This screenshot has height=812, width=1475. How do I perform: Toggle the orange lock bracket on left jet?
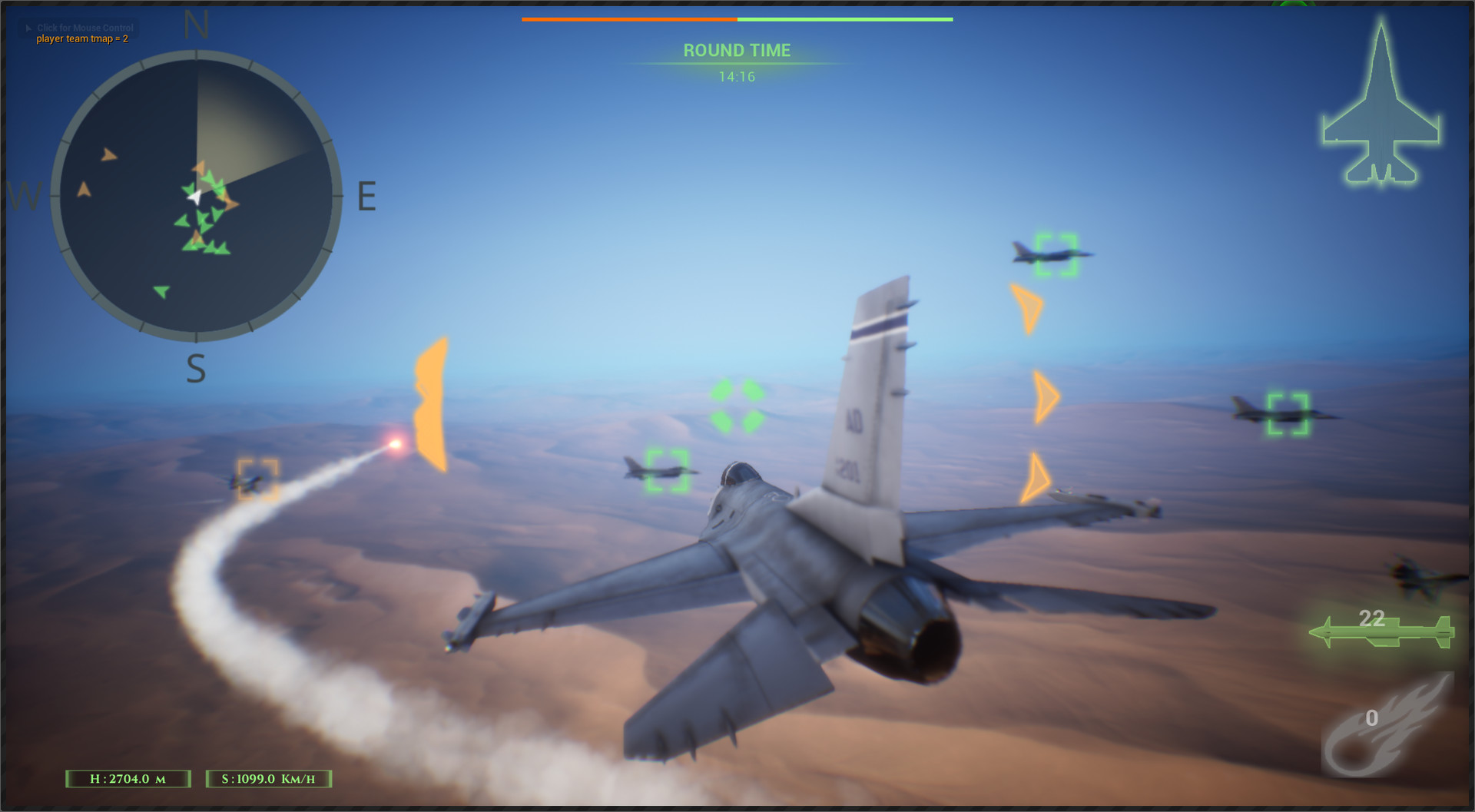[x=259, y=476]
